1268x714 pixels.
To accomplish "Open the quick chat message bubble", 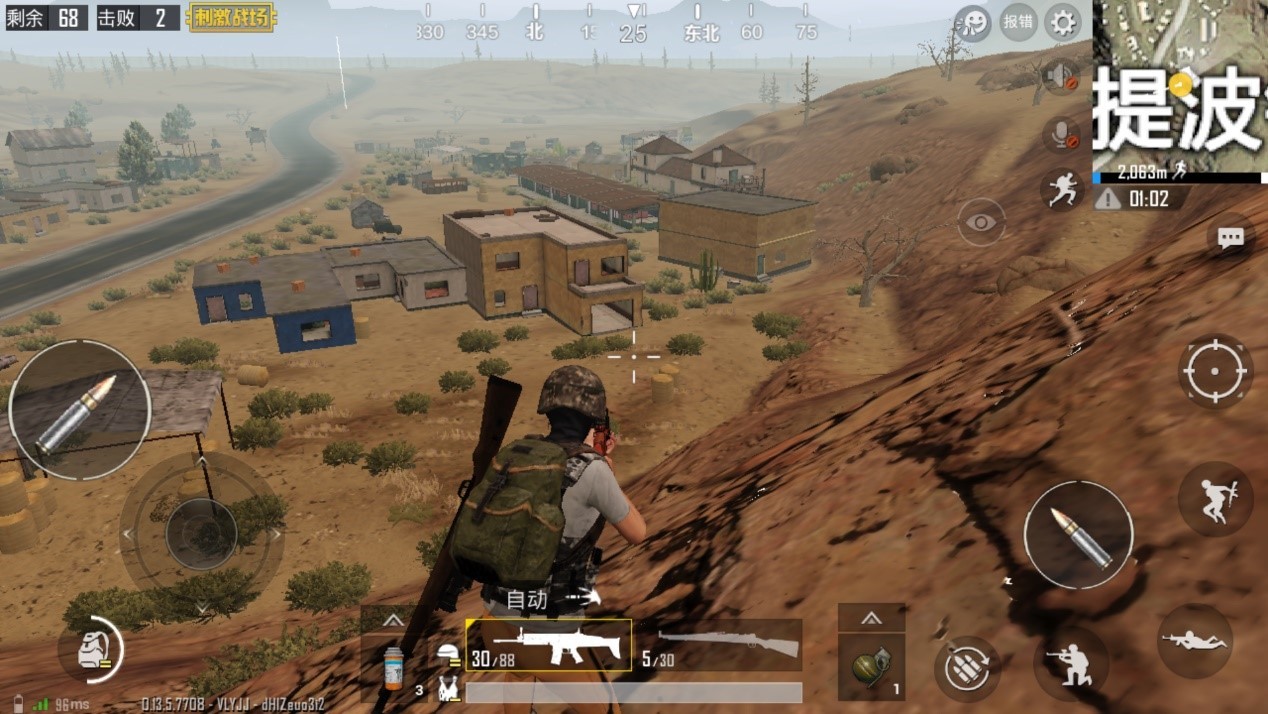I will [x=1230, y=237].
